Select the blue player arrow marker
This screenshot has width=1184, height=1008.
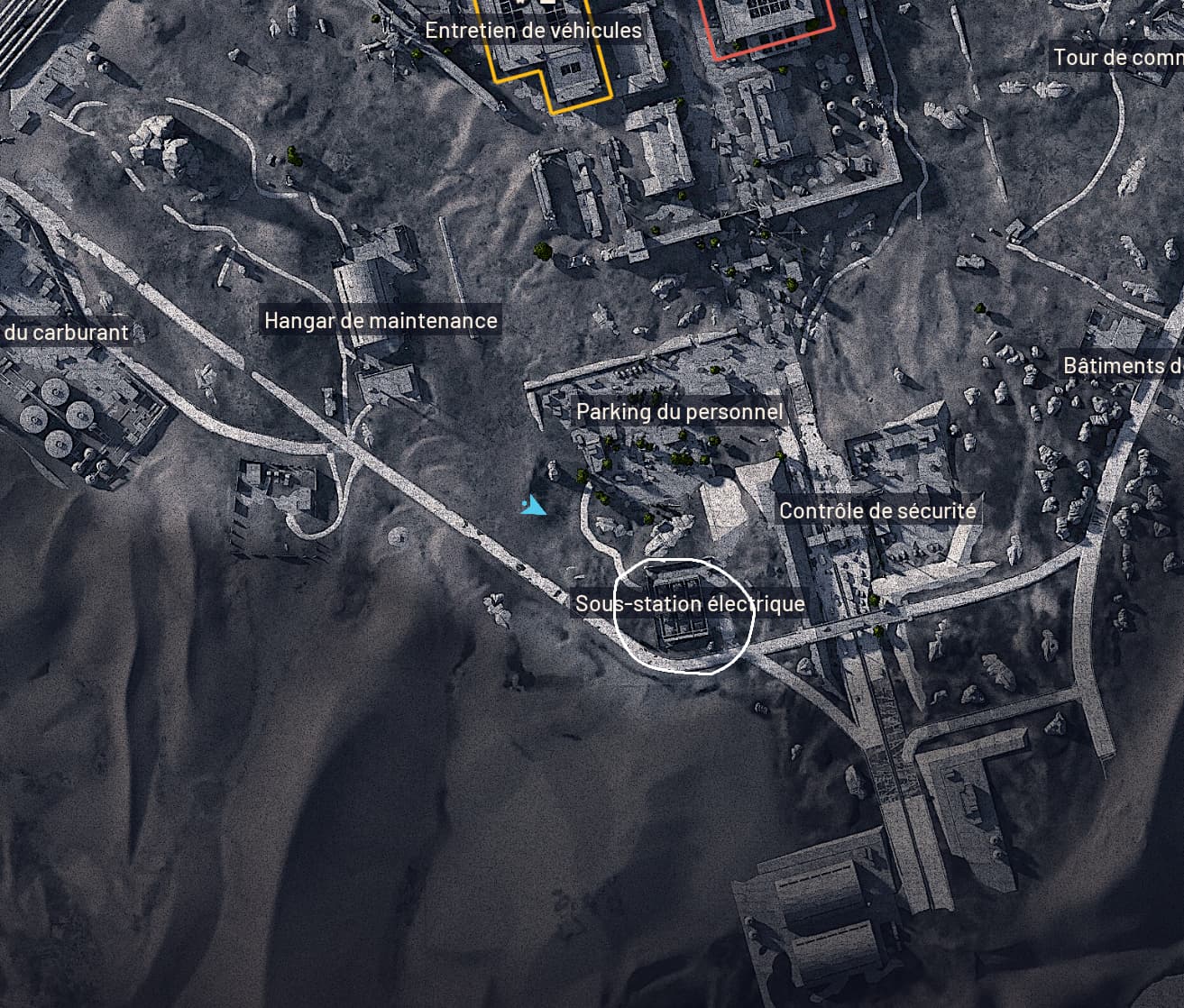pos(534,506)
